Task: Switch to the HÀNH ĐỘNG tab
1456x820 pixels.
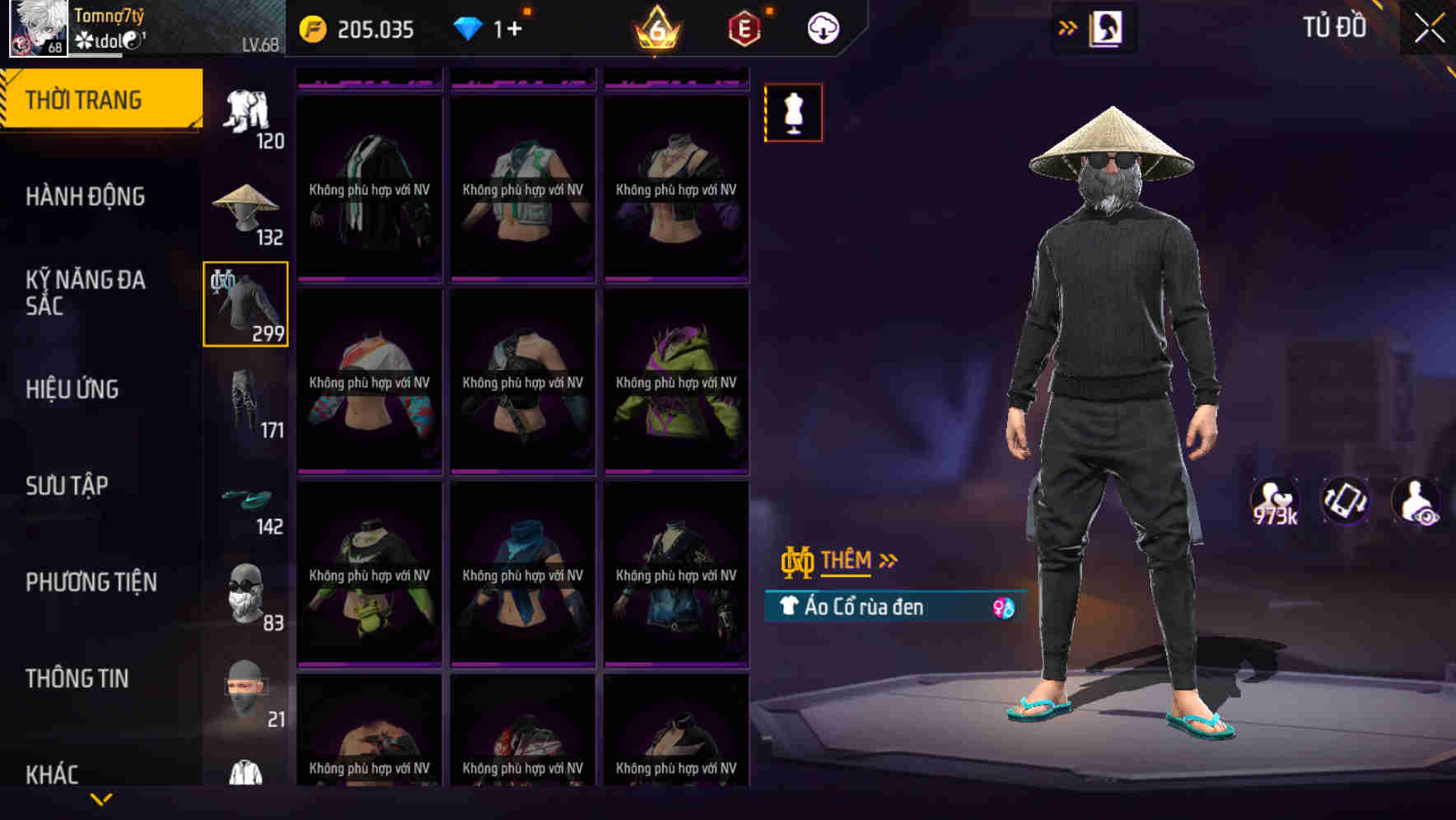Action: 85,197
